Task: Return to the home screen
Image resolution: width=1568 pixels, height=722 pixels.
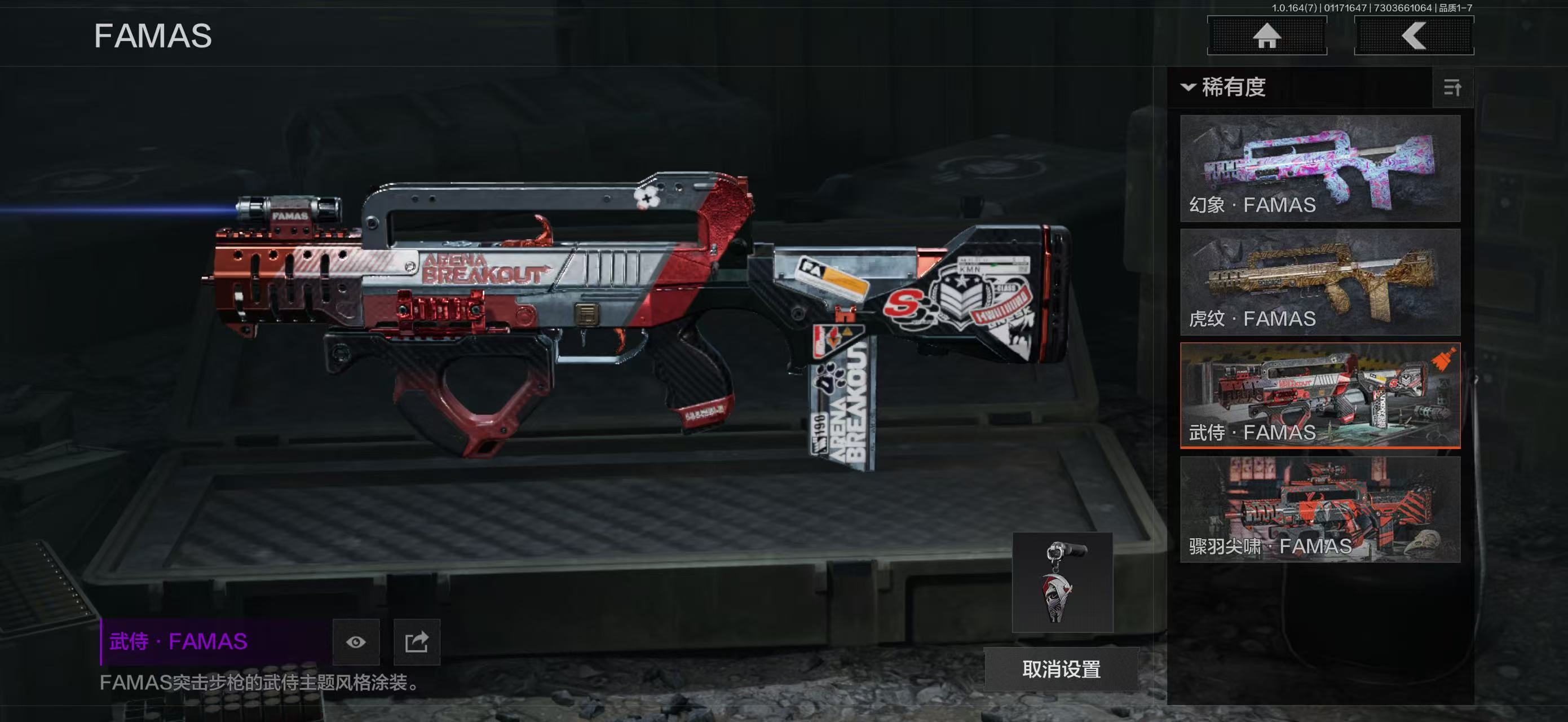Action: coord(1267,36)
